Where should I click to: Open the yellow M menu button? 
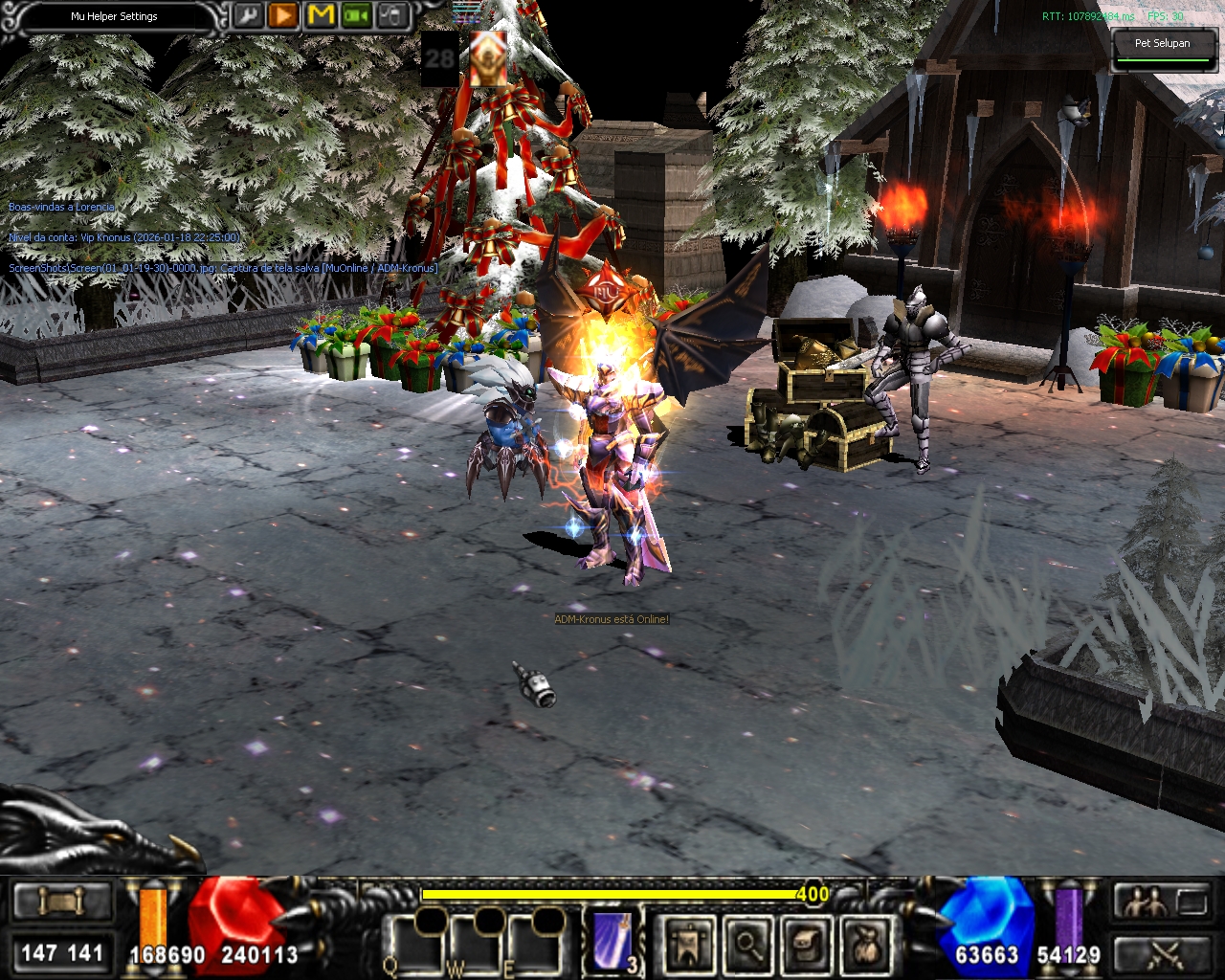click(321, 15)
